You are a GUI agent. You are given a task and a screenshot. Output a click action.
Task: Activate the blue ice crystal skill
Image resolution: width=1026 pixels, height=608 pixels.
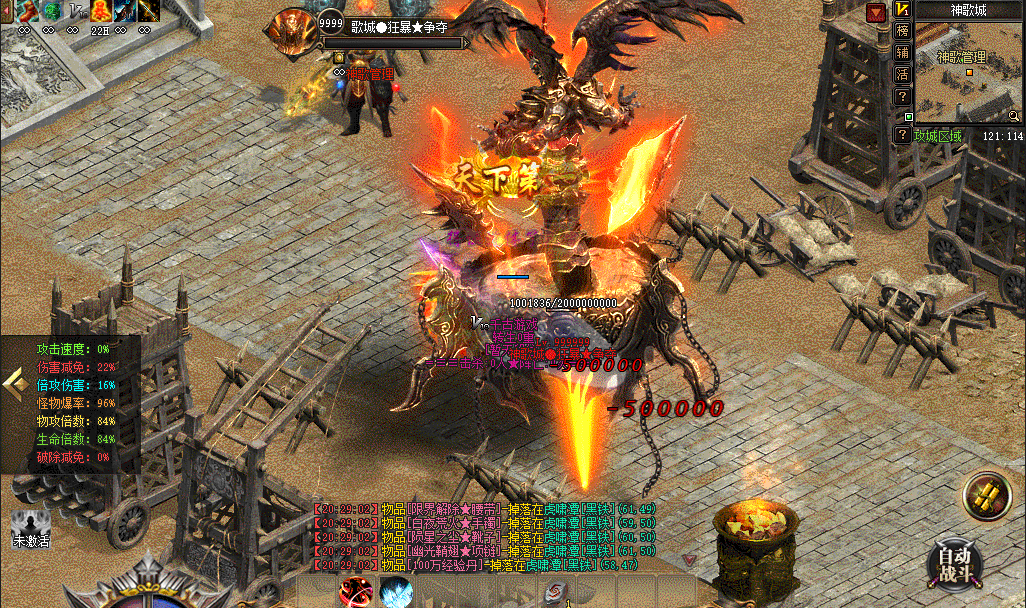tap(396, 591)
